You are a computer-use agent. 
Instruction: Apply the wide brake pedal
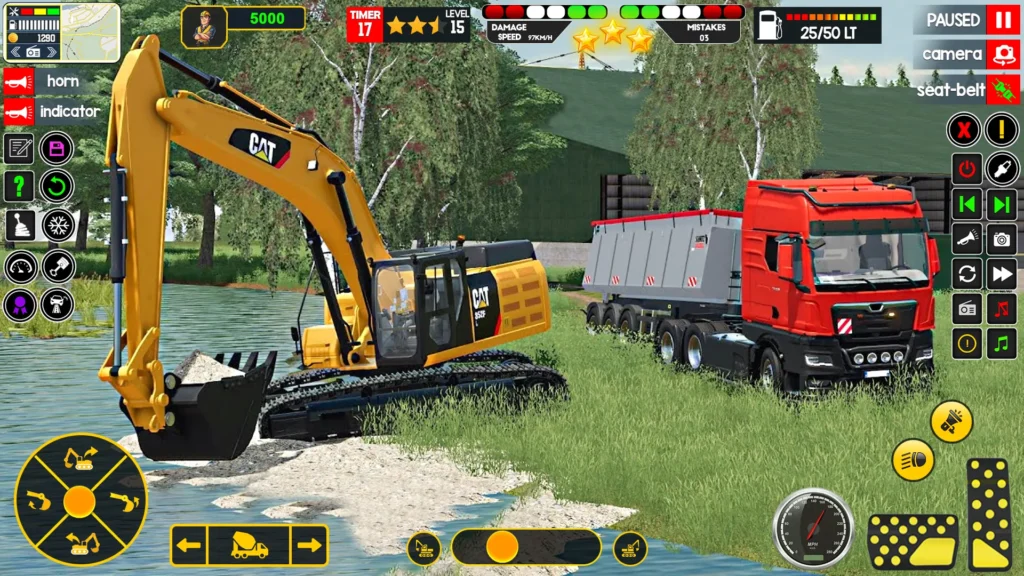912,541
